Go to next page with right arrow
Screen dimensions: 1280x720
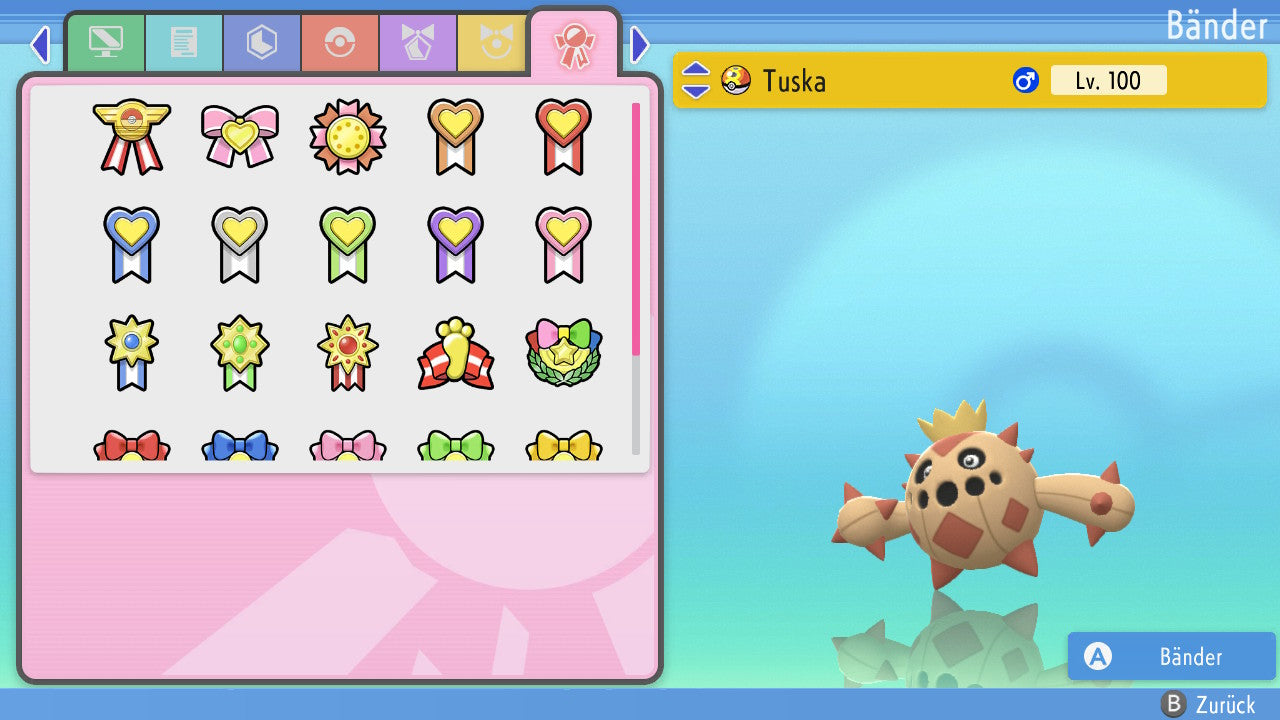pyautogui.click(x=640, y=44)
